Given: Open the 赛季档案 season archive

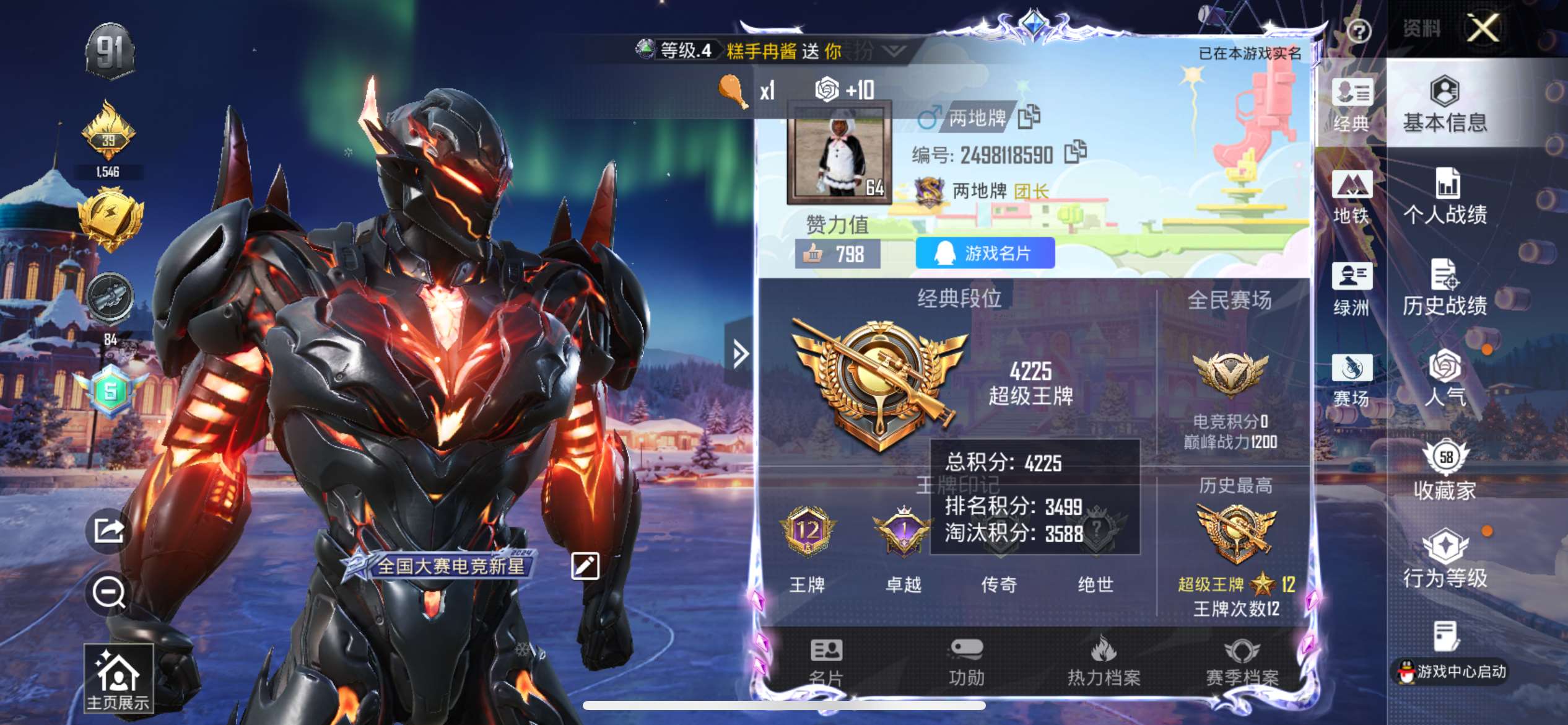Looking at the screenshot, I should coord(1242,662).
